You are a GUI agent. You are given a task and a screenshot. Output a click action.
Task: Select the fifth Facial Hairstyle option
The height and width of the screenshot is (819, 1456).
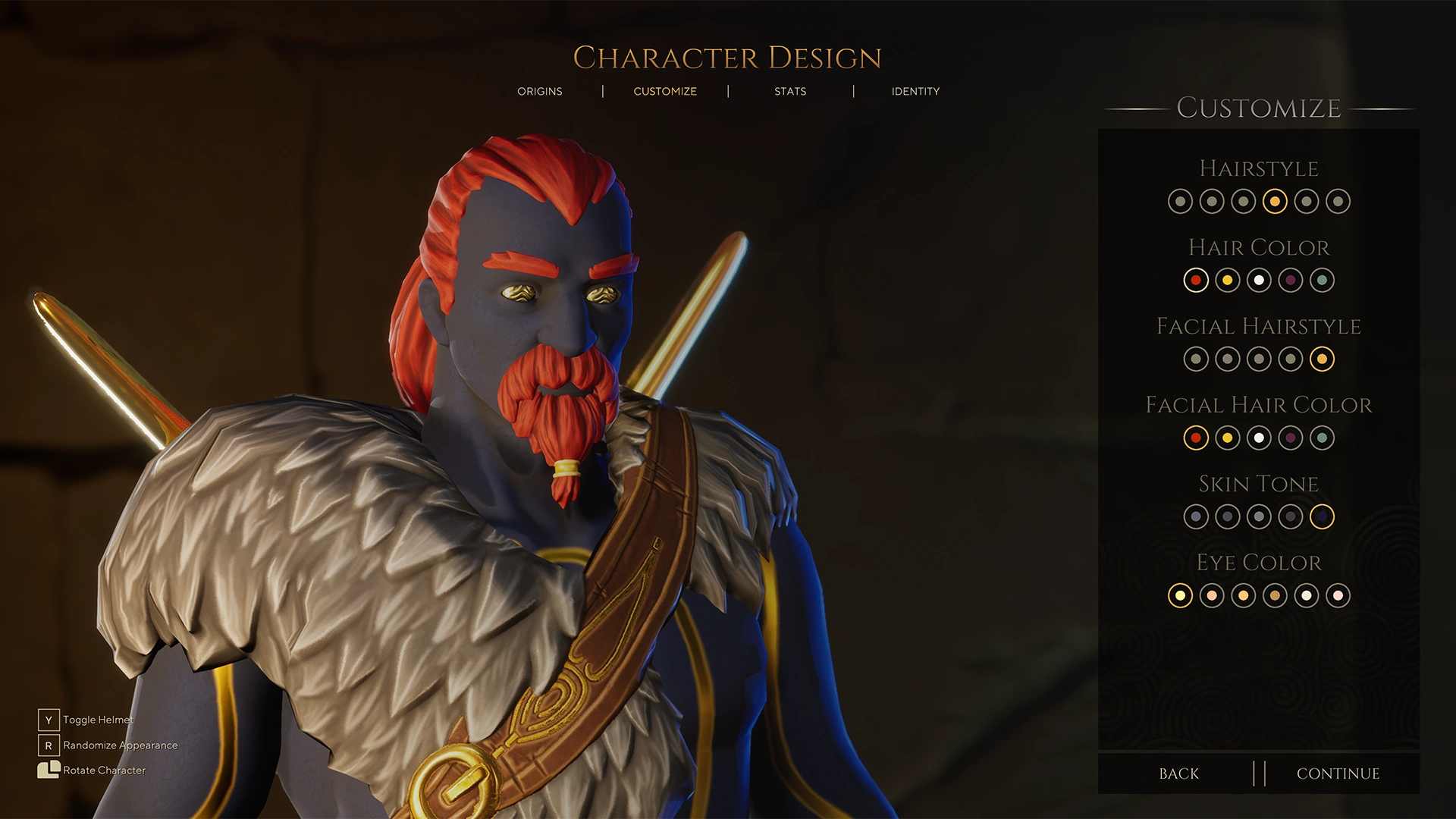(1322, 359)
